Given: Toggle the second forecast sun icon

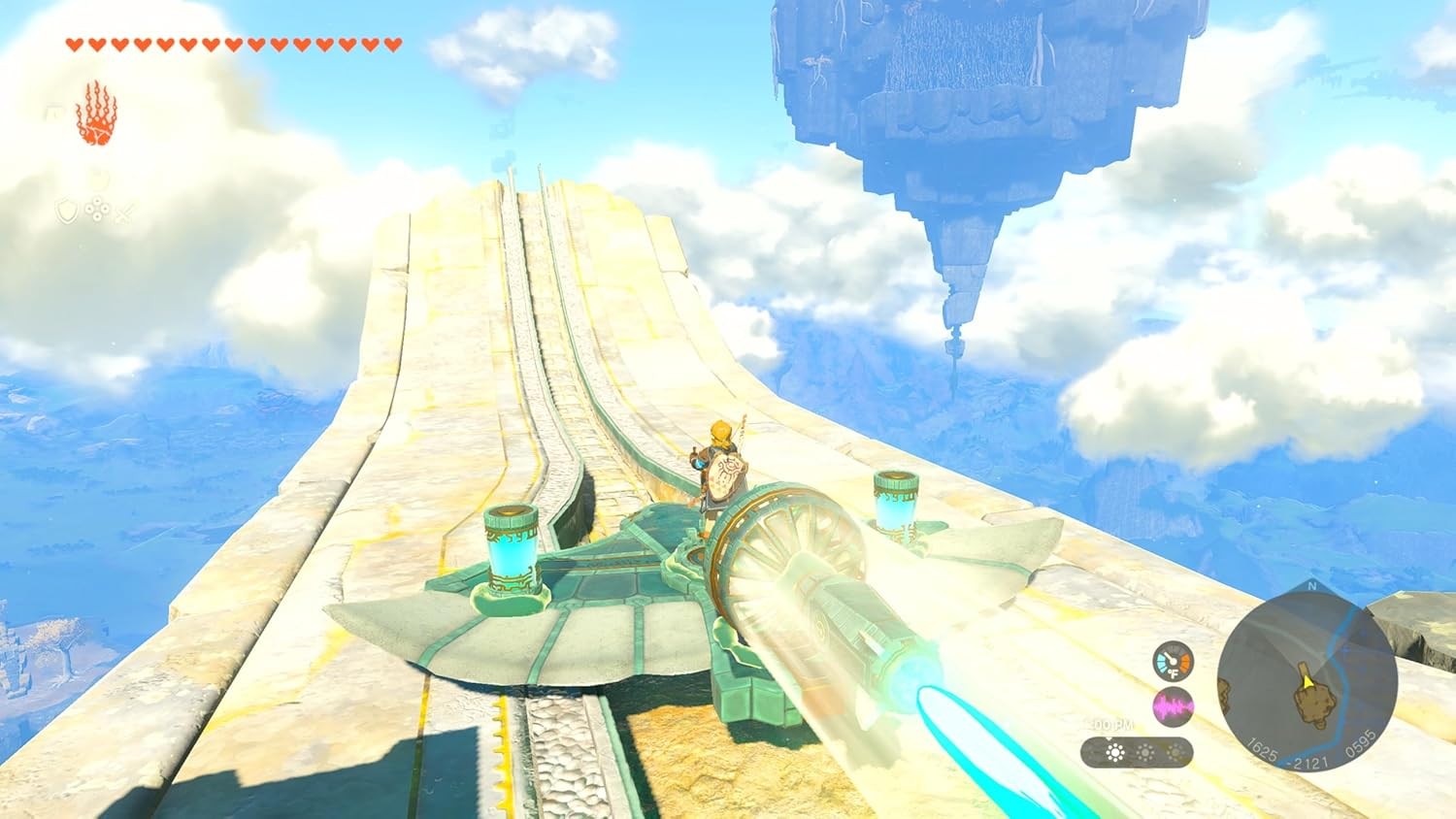Looking at the screenshot, I should coord(1145,751).
